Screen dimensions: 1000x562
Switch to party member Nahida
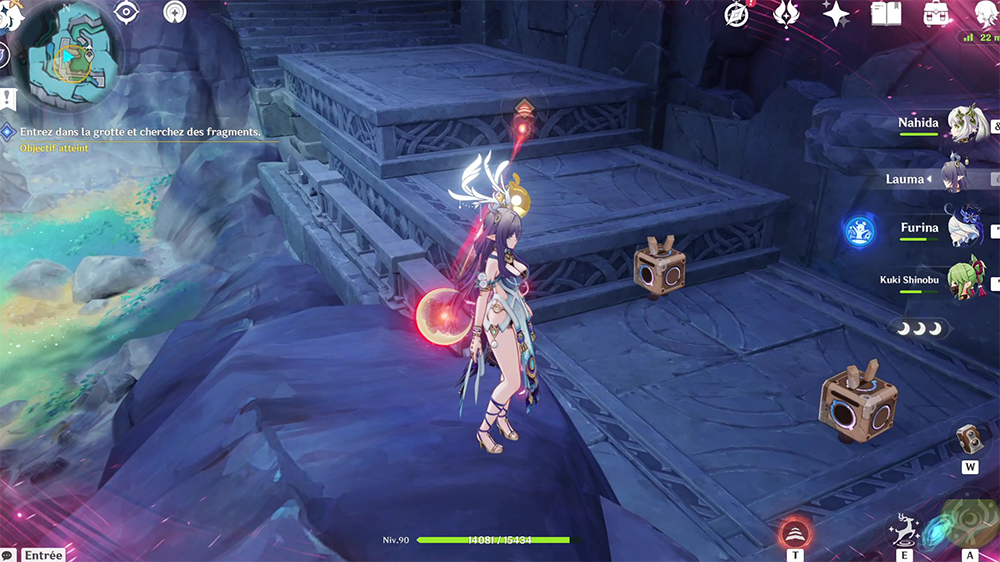(x=966, y=125)
